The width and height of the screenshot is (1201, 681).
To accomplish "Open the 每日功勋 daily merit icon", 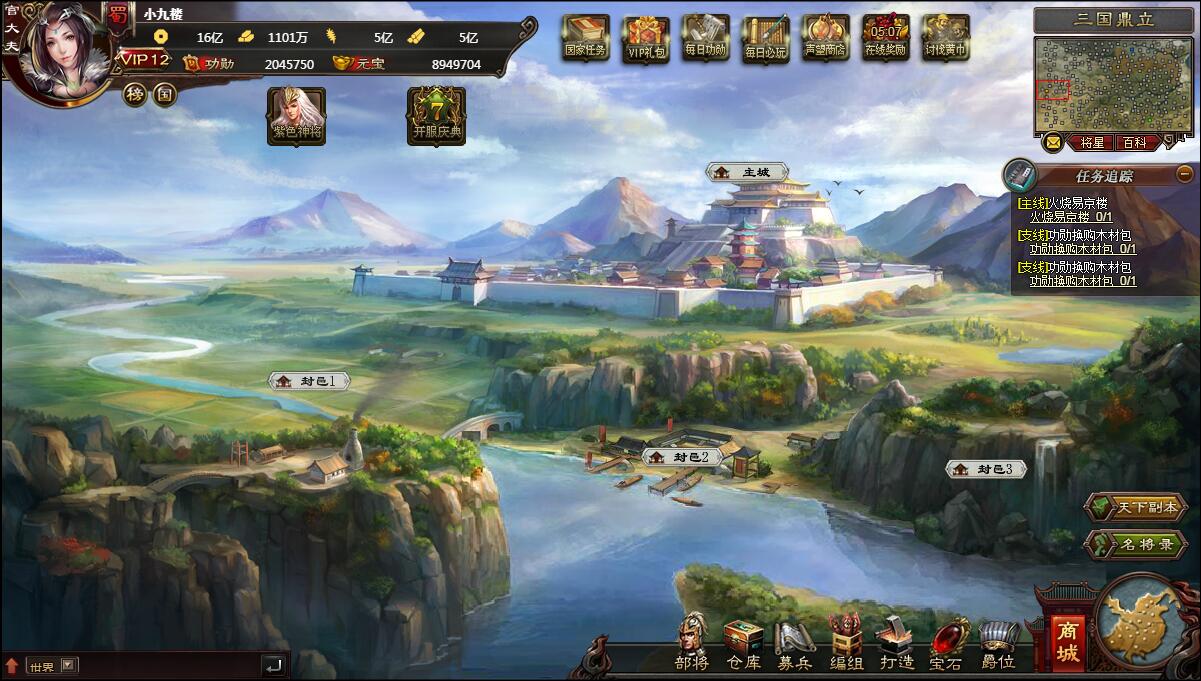I will (x=707, y=37).
